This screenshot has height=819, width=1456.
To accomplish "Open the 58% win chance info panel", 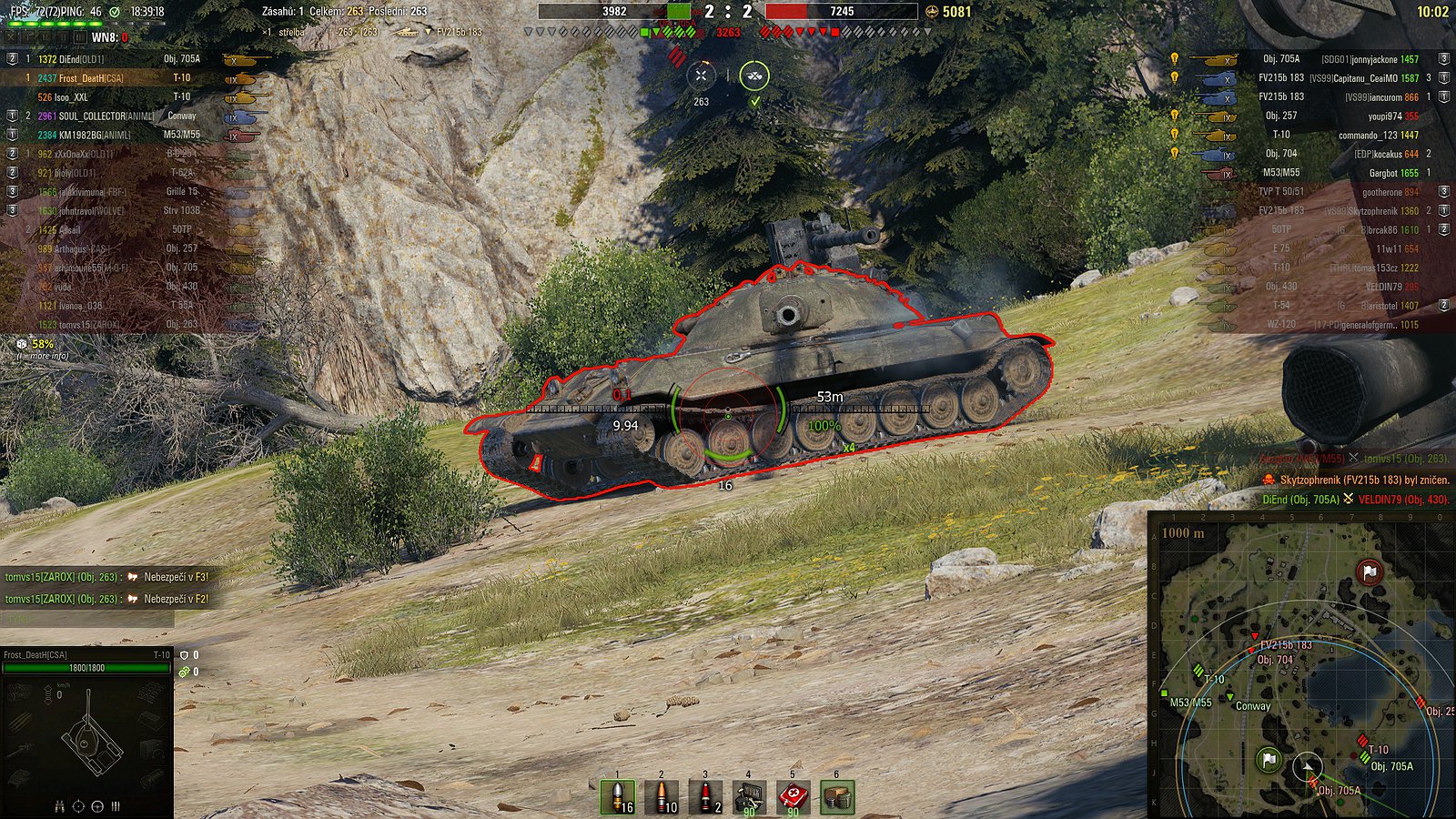I will 42,345.
